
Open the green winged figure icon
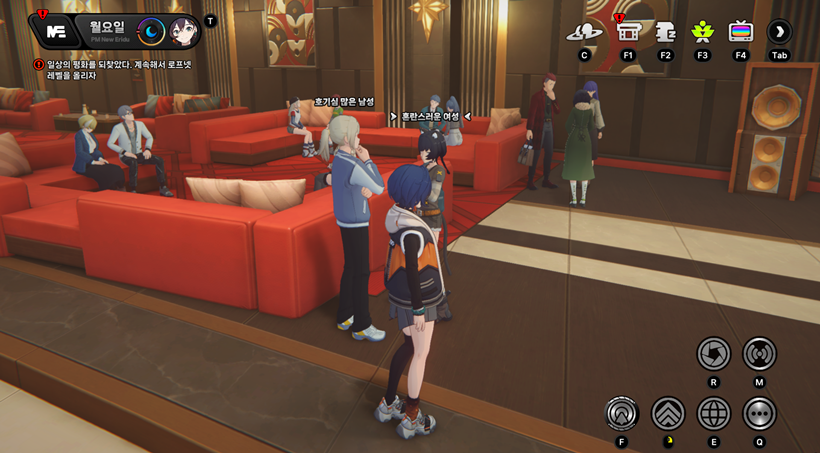pyautogui.click(x=703, y=32)
